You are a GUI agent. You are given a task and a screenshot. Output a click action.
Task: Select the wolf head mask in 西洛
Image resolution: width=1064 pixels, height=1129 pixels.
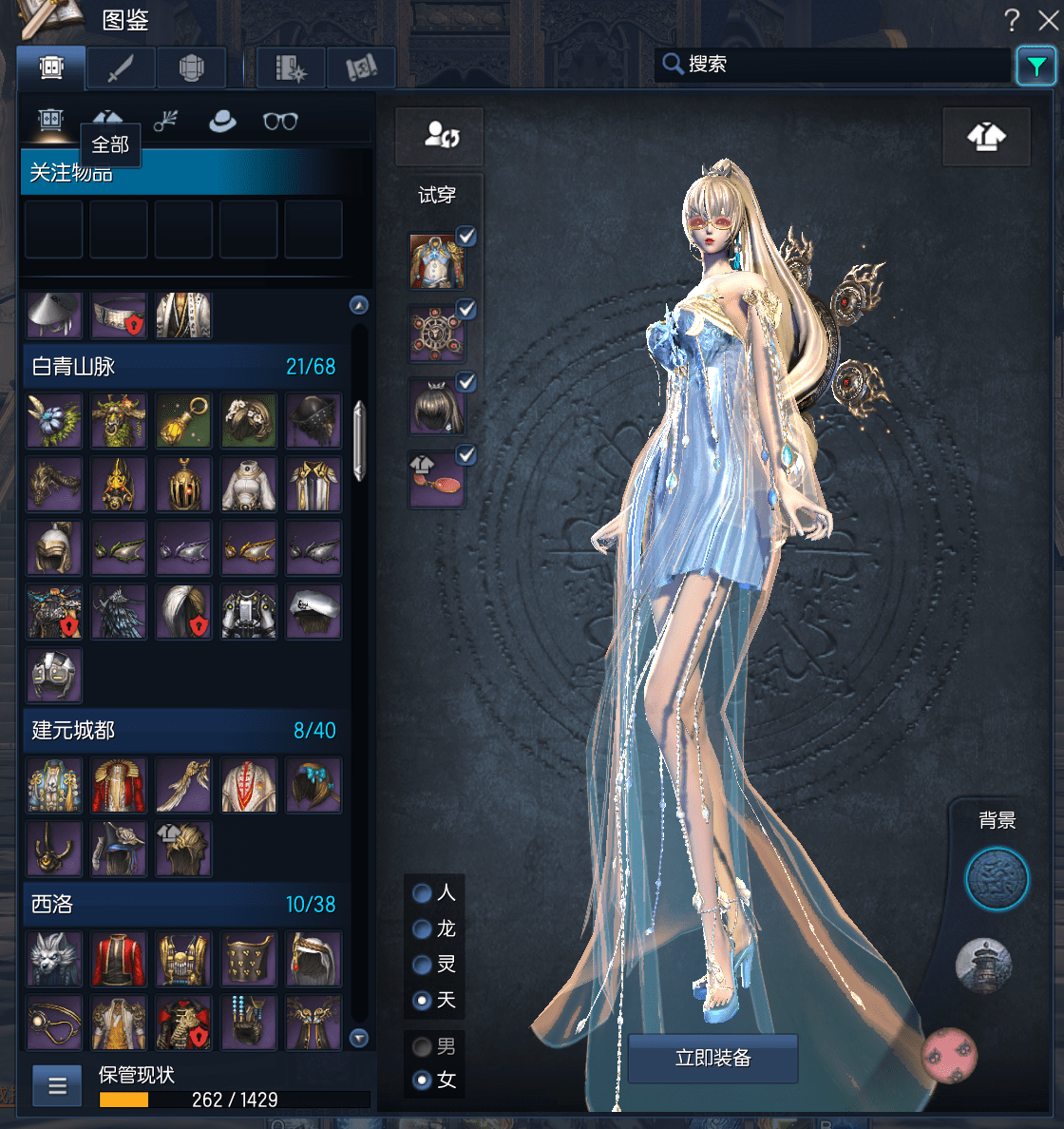[54, 959]
